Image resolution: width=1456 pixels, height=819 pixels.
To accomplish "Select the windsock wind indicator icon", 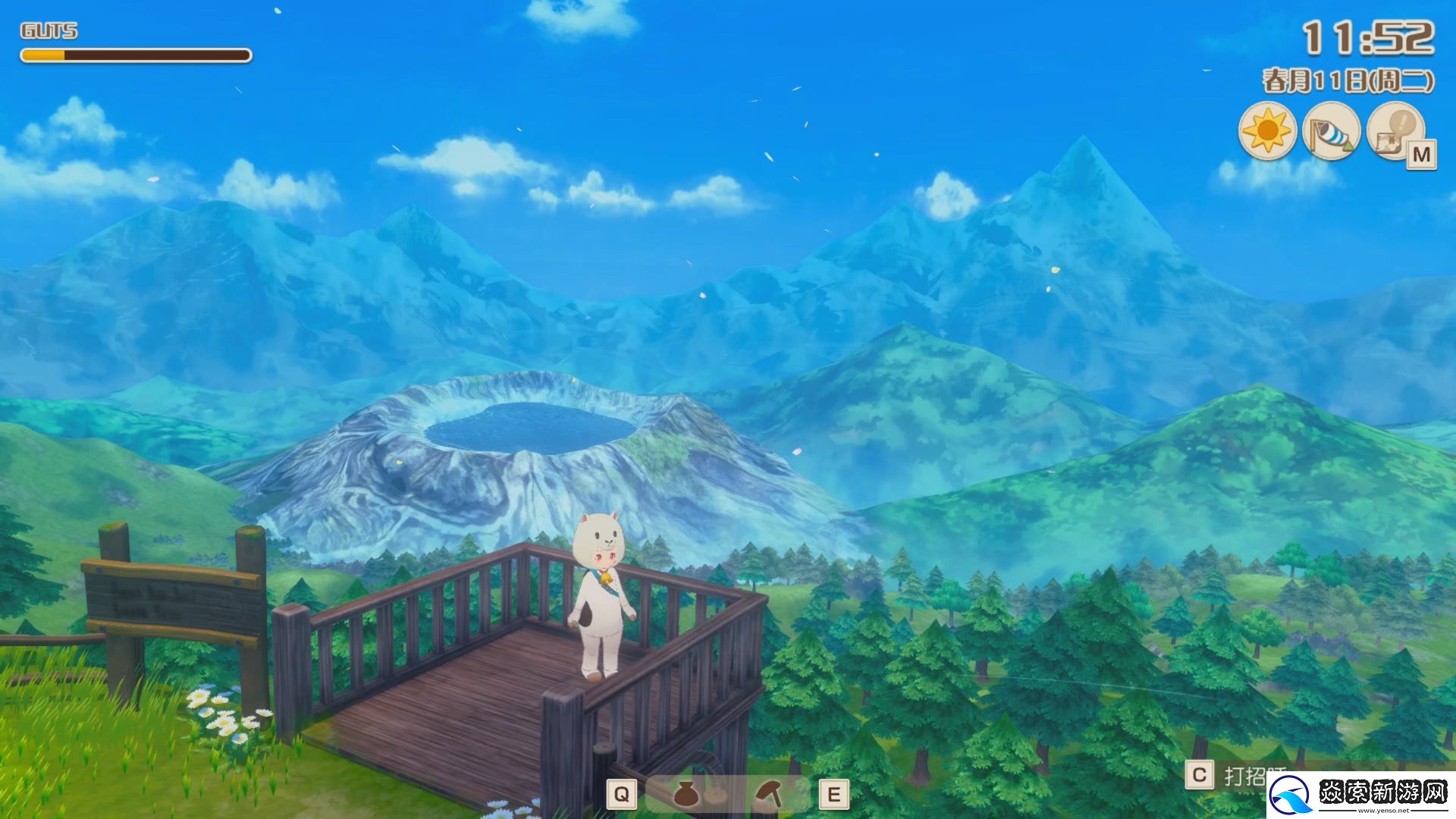I will pyautogui.click(x=1331, y=131).
